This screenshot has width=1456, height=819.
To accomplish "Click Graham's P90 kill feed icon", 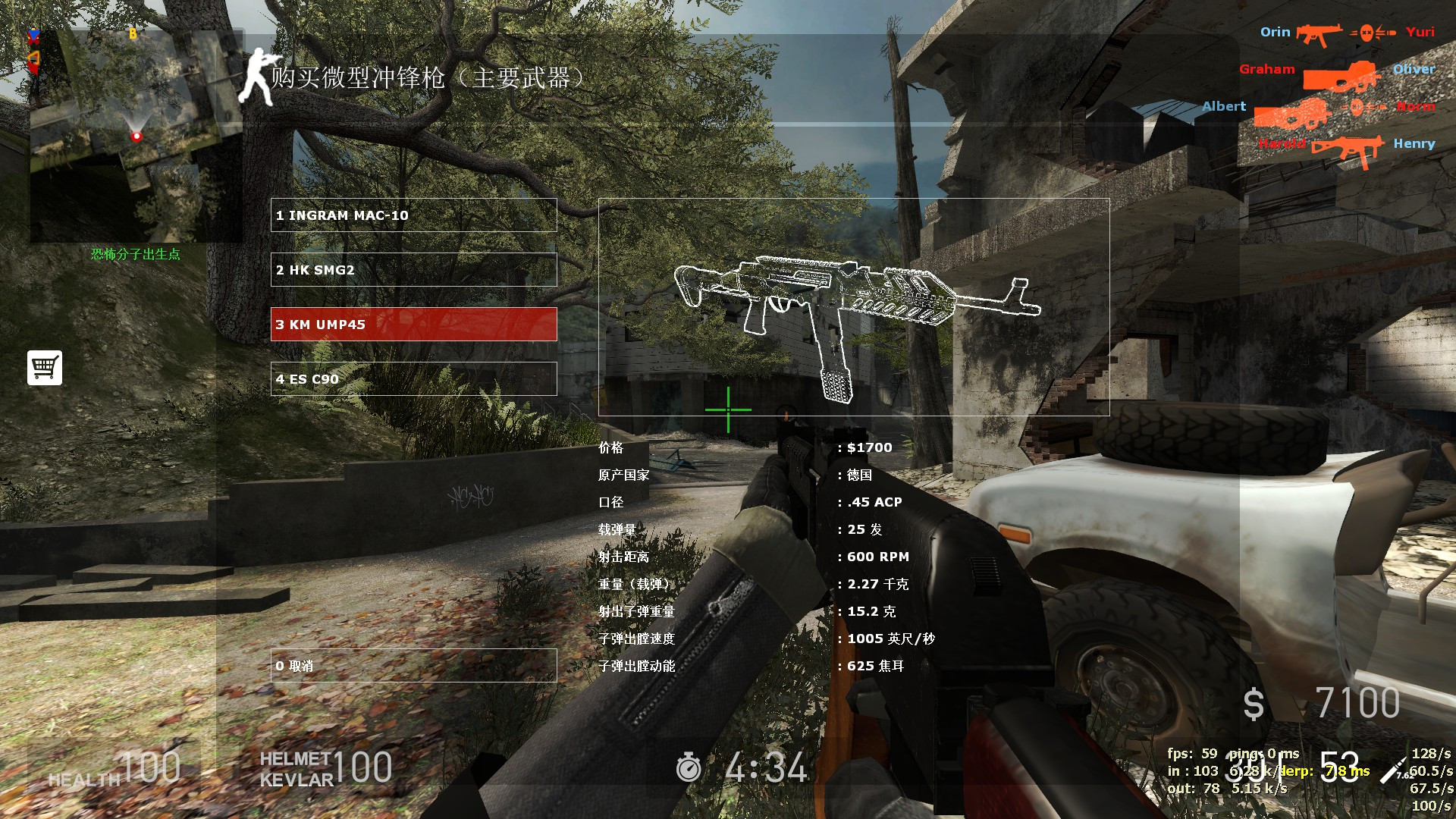I will (1340, 77).
